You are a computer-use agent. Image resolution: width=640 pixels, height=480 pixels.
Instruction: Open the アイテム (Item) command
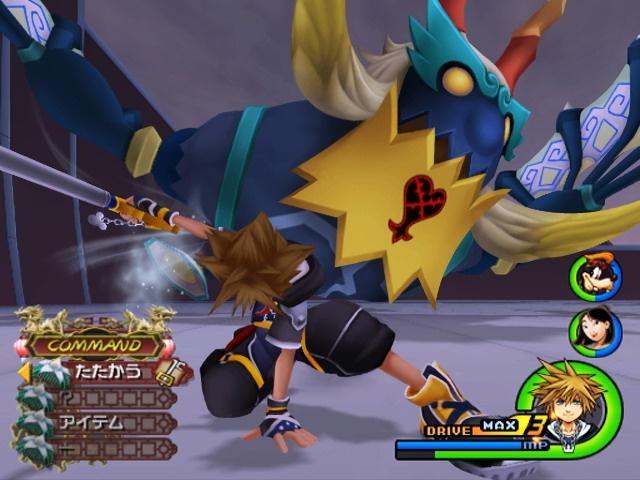[100, 422]
